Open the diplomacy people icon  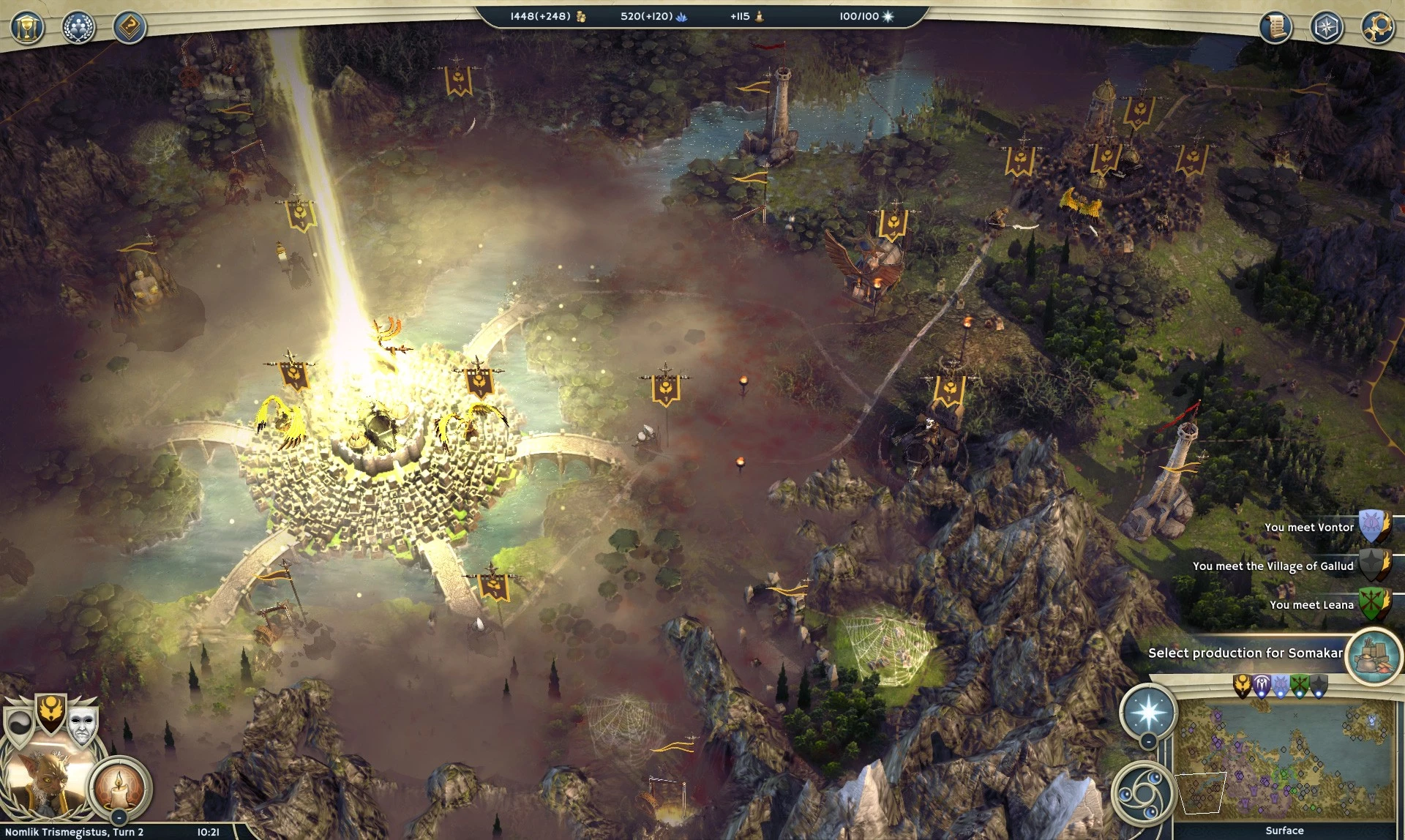coord(78,28)
